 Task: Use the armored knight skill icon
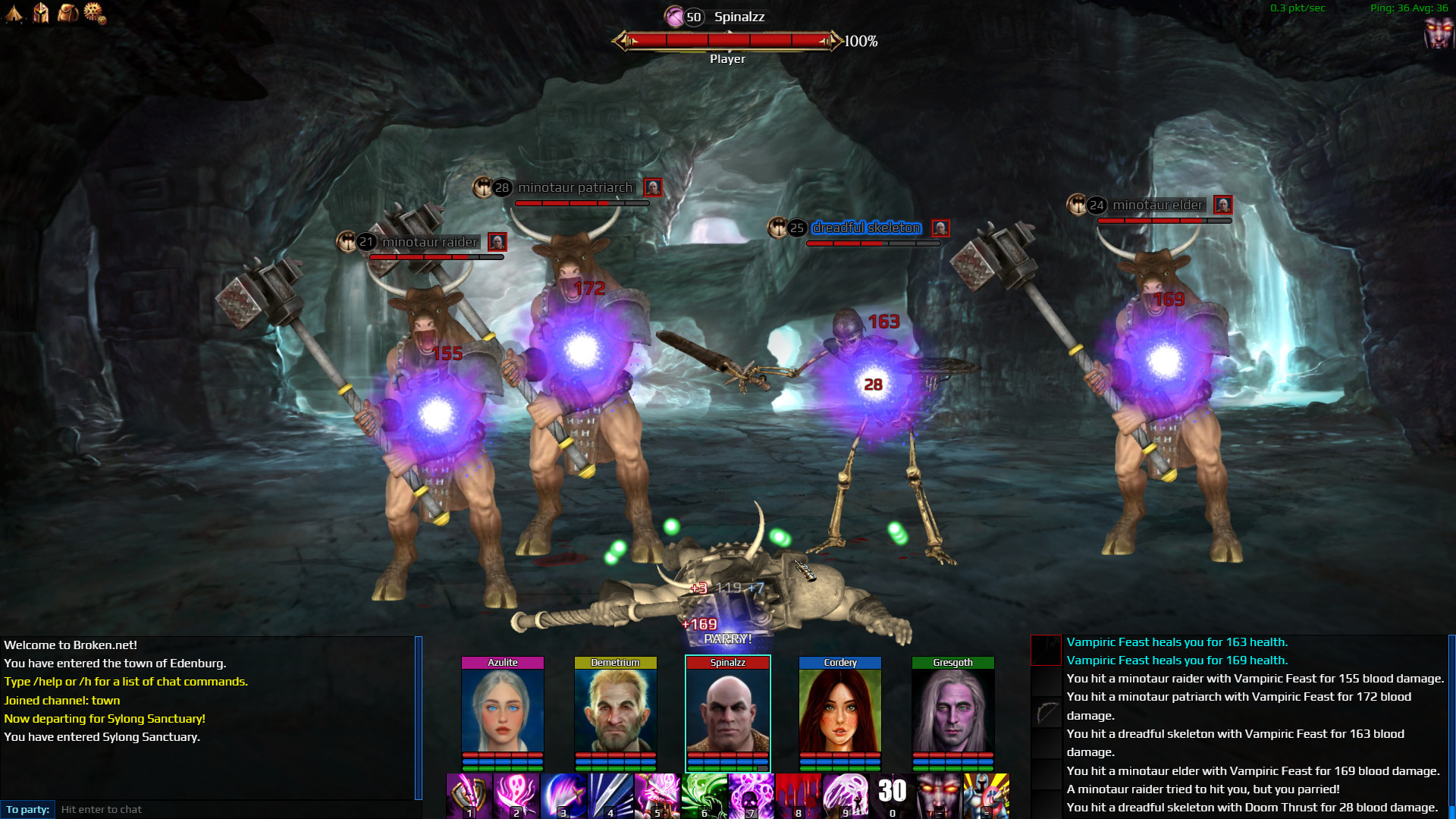coord(987,795)
